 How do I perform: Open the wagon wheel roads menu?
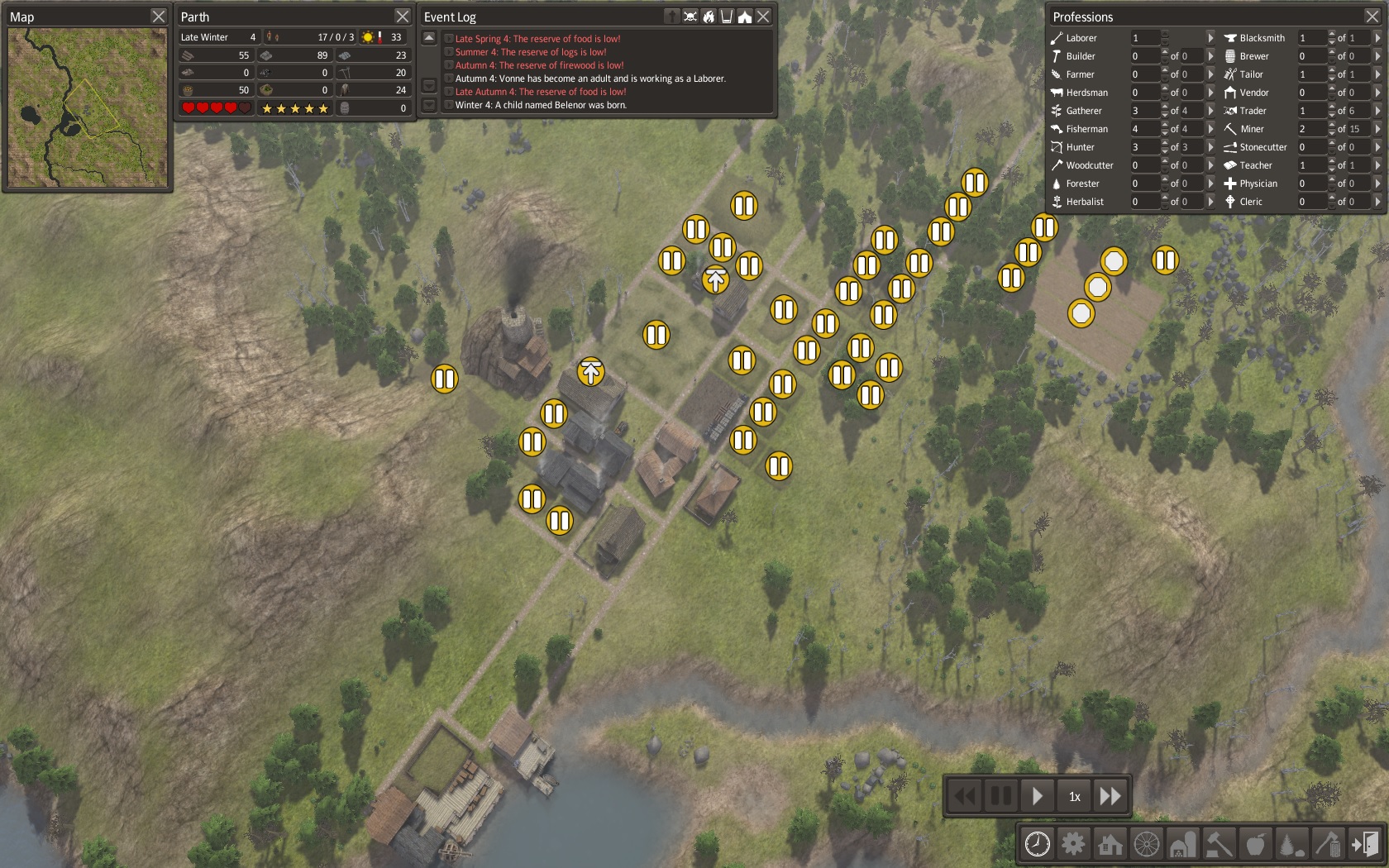coord(1146,844)
